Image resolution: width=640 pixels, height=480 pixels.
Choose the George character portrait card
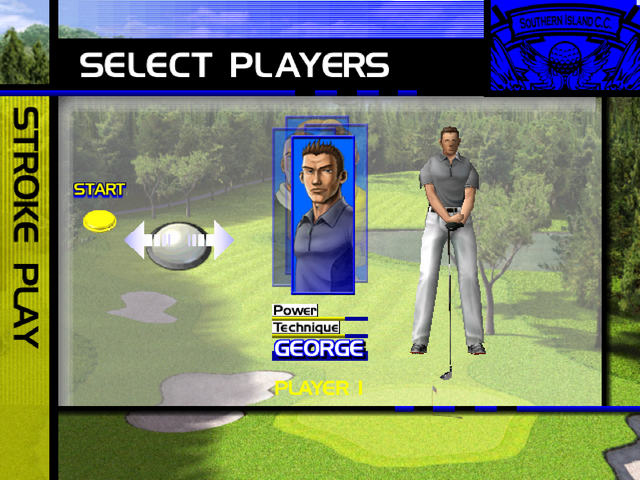pos(323,213)
